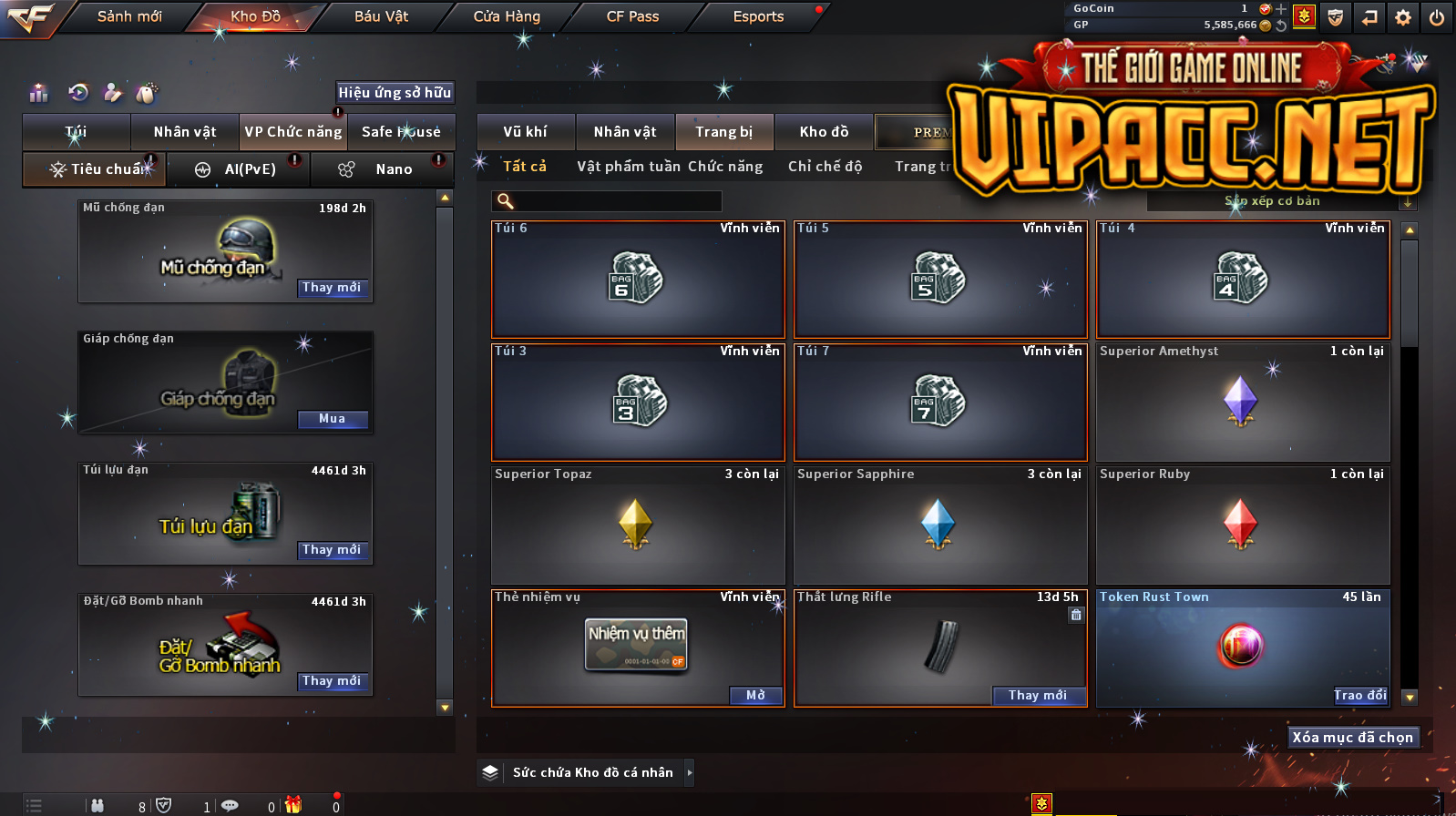This screenshot has height=816, width=1456.
Task: Buy the Giáp chống đạn armor
Action: point(332,419)
